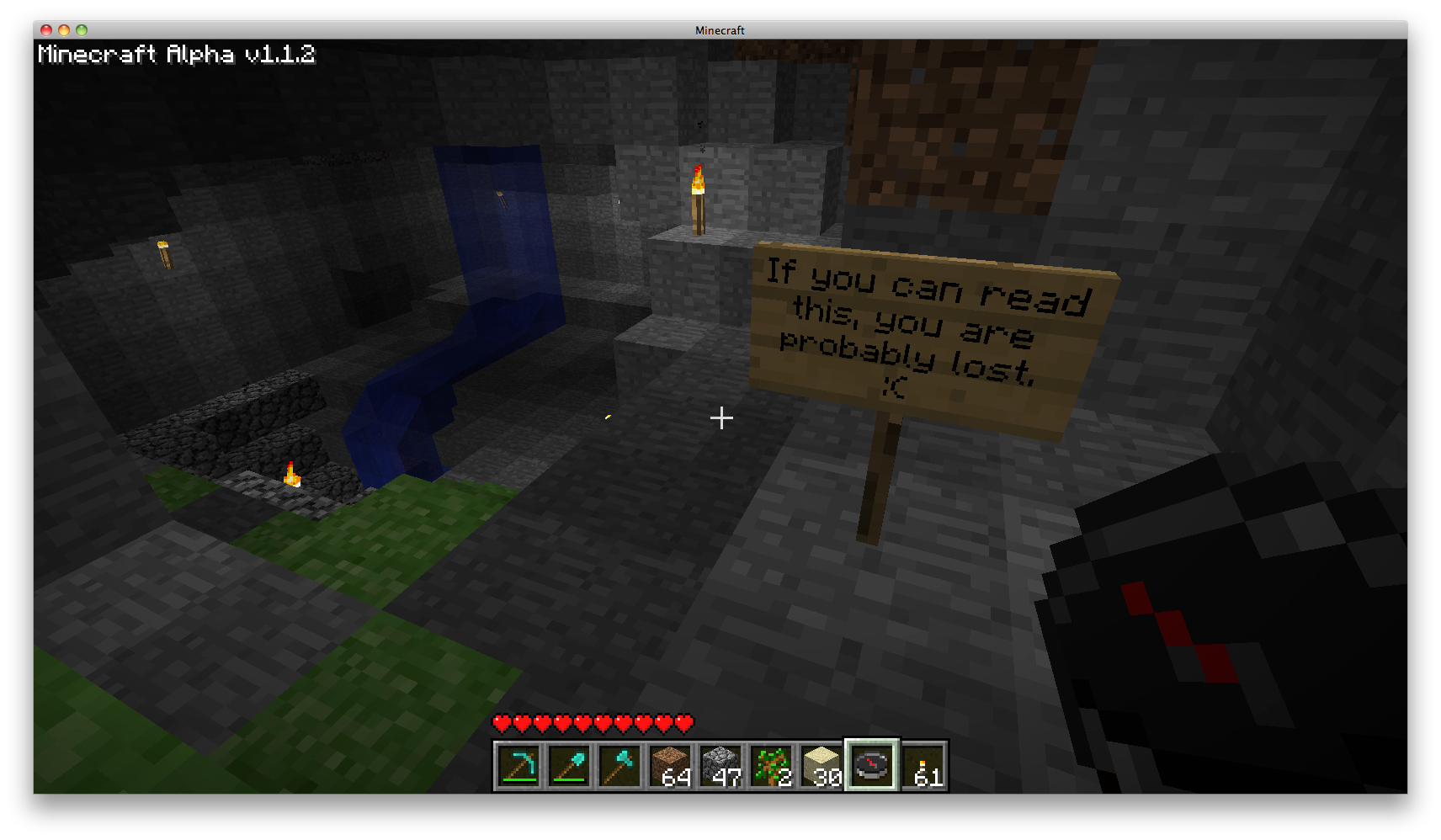Choose the sand block stack of 30
This screenshot has width=1441, height=840.
tap(822, 766)
